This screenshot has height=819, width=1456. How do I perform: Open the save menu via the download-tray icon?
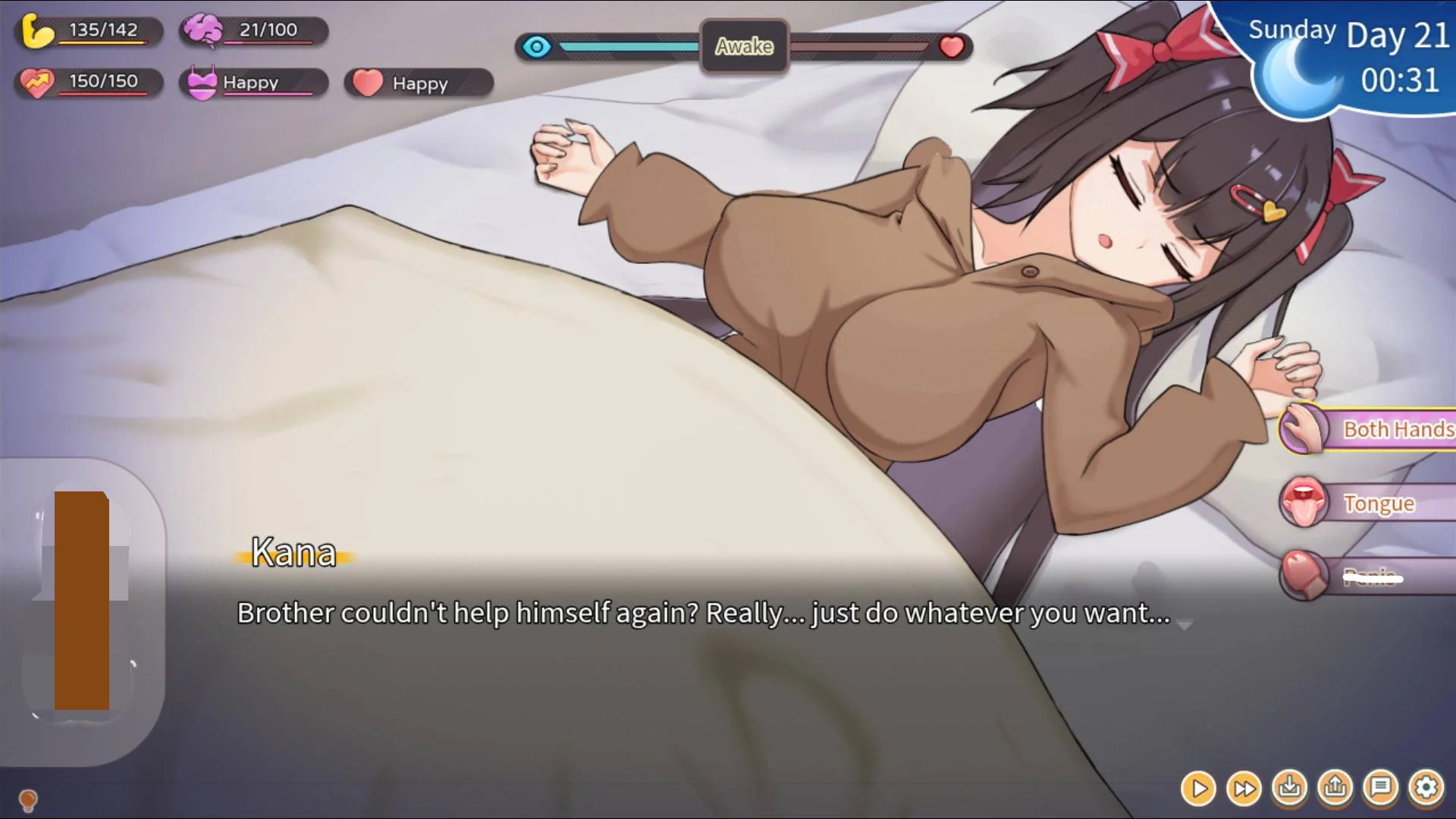[1289, 789]
